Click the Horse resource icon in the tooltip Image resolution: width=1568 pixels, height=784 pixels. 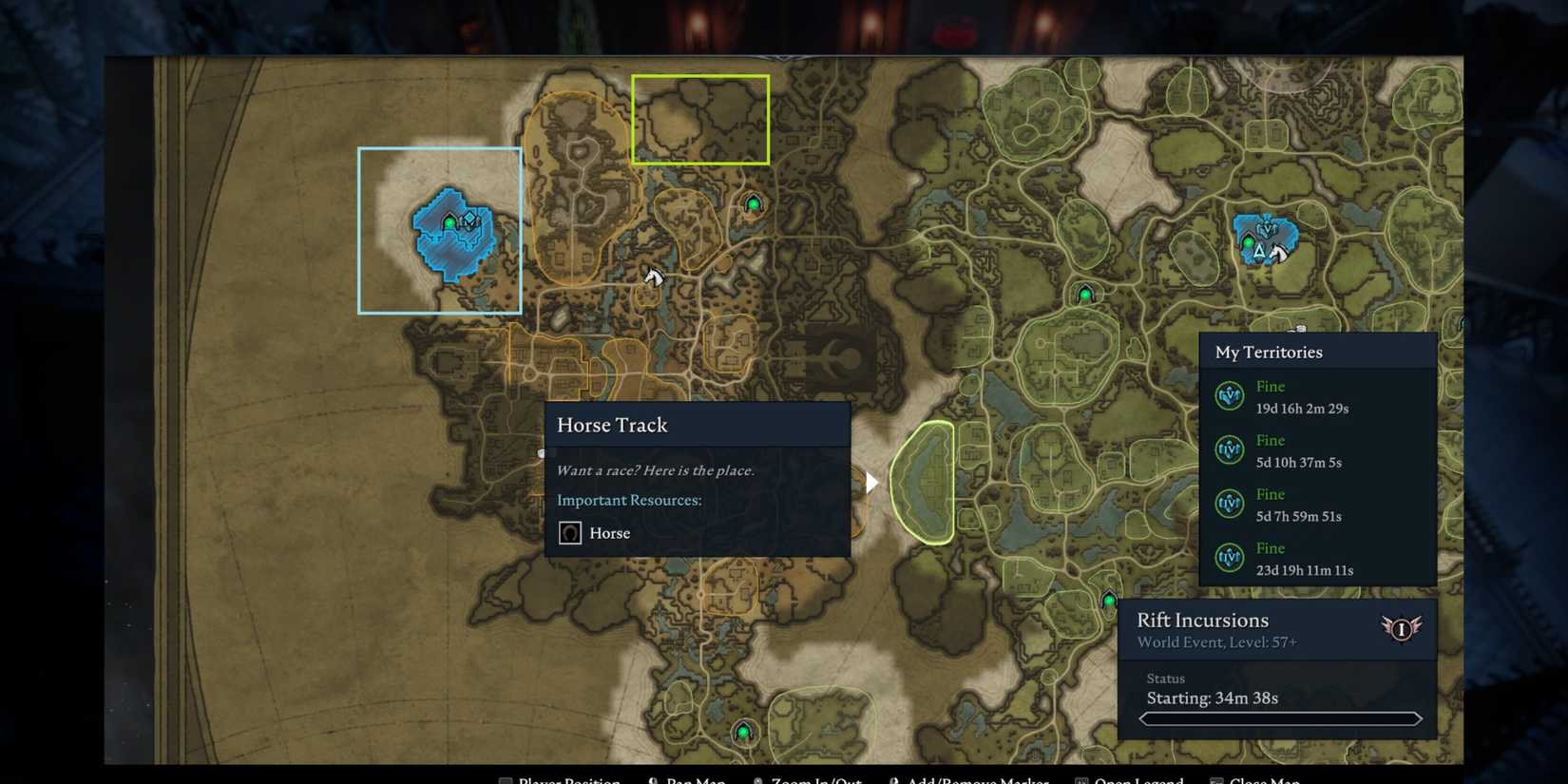(x=570, y=533)
